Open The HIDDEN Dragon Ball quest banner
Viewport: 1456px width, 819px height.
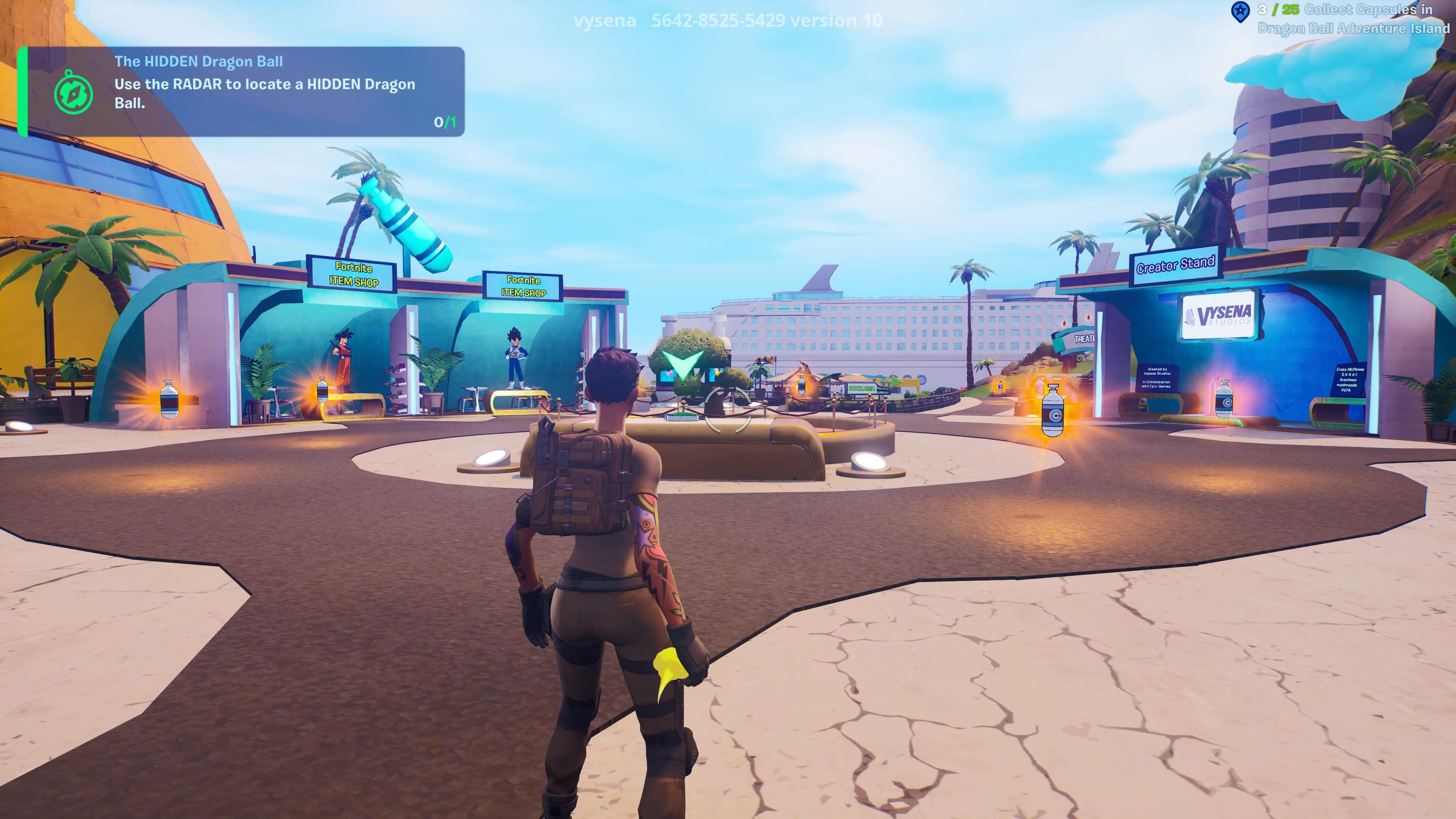237,91
